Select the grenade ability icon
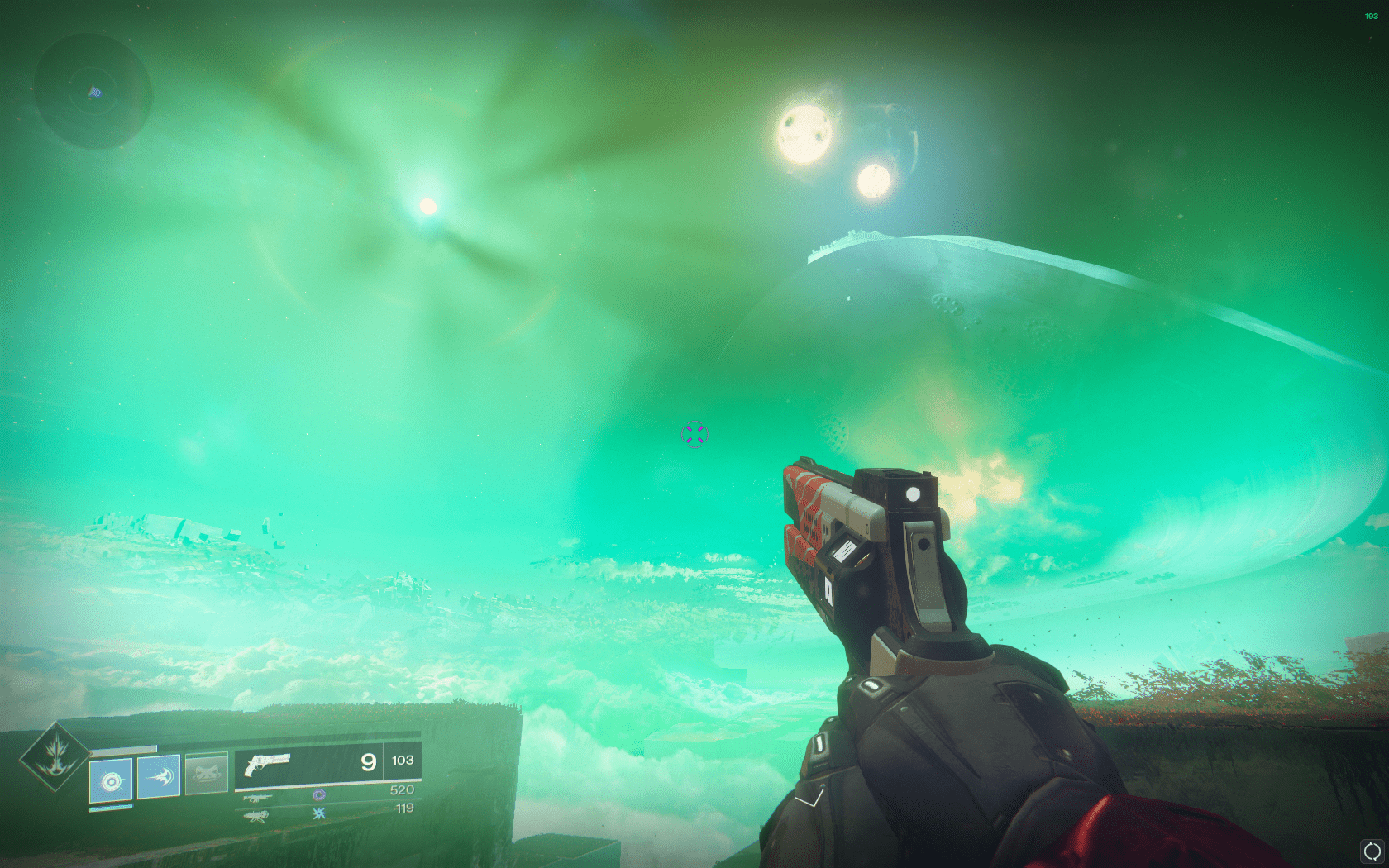Image resolution: width=1389 pixels, height=868 pixels. click(111, 780)
